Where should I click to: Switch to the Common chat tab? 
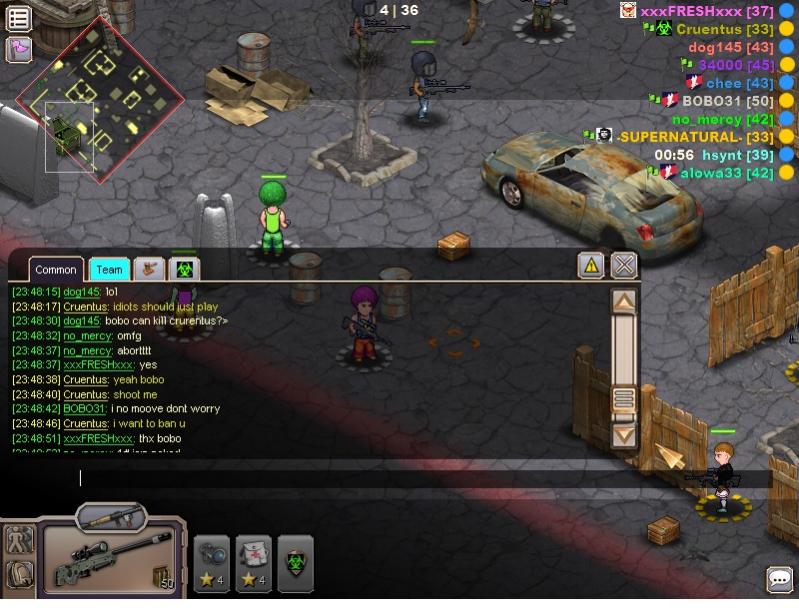coord(56,270)
